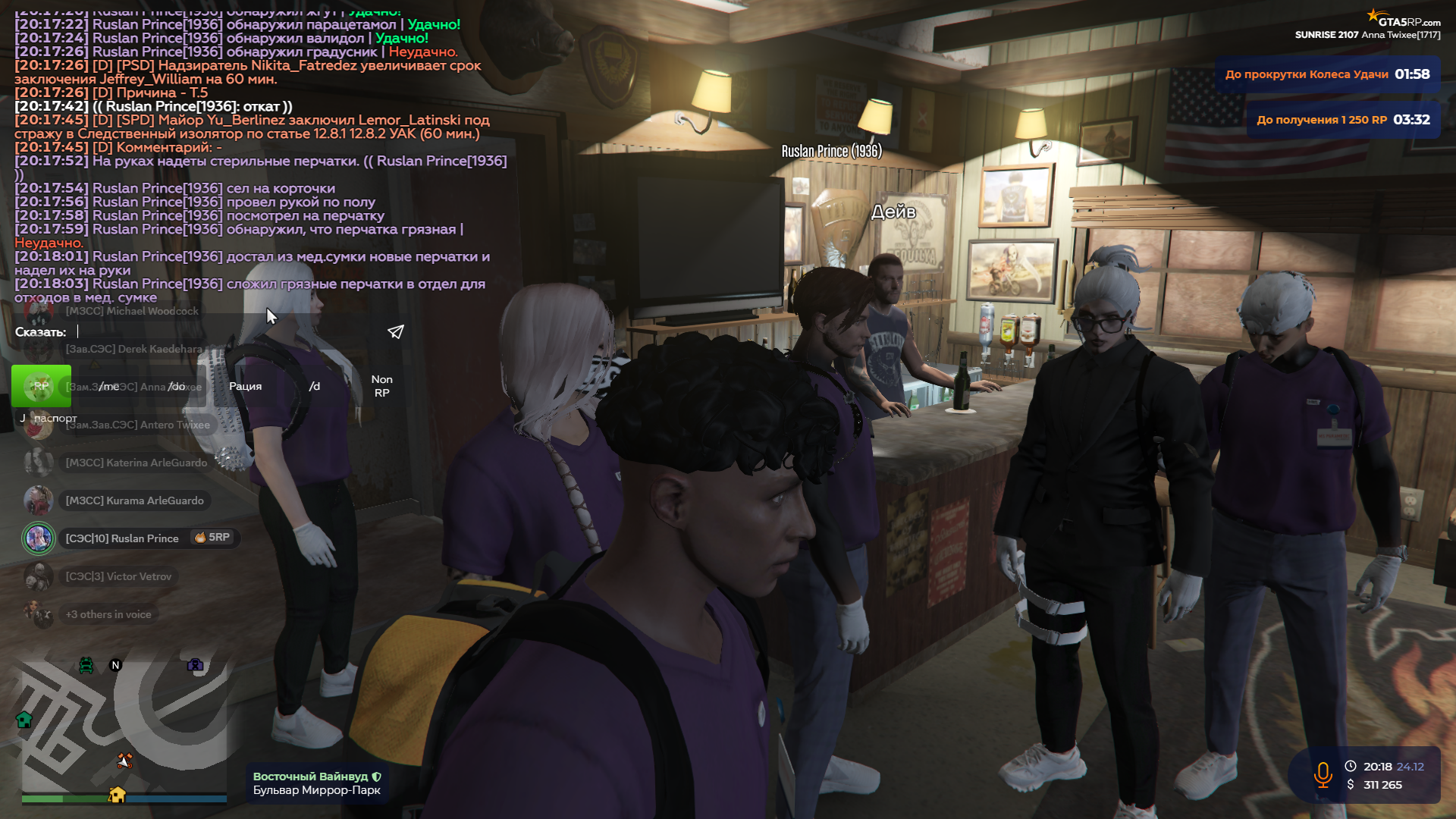Image resolution: width=1456 pixels, height=819 pixels.
Task: Click the паспорт button
Action: [53, 418]
